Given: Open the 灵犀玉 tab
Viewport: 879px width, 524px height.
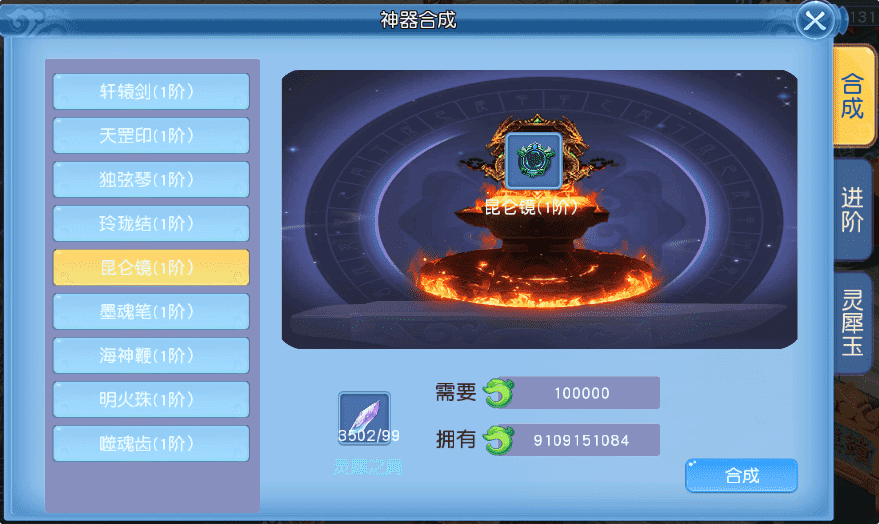Looking at the screenshot, I should [852, 322].
